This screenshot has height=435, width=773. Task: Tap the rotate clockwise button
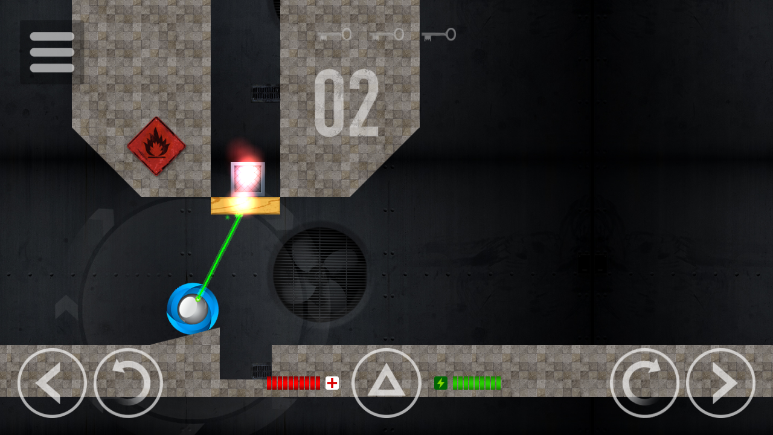pos(644,383)
